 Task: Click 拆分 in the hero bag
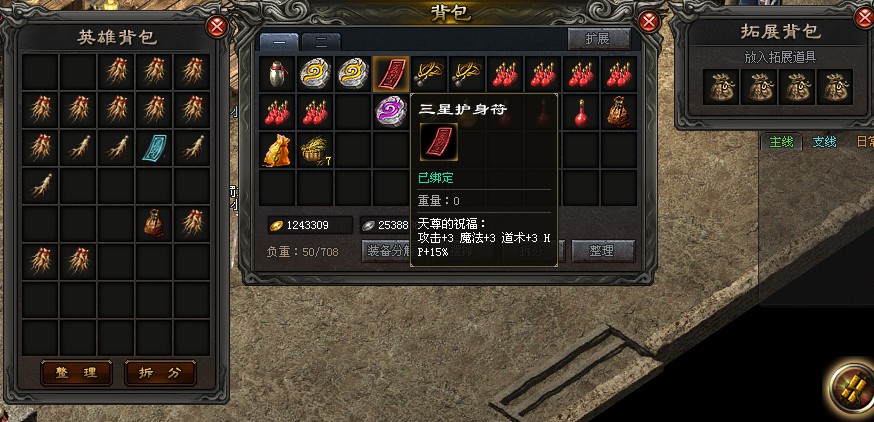point(160,373)
